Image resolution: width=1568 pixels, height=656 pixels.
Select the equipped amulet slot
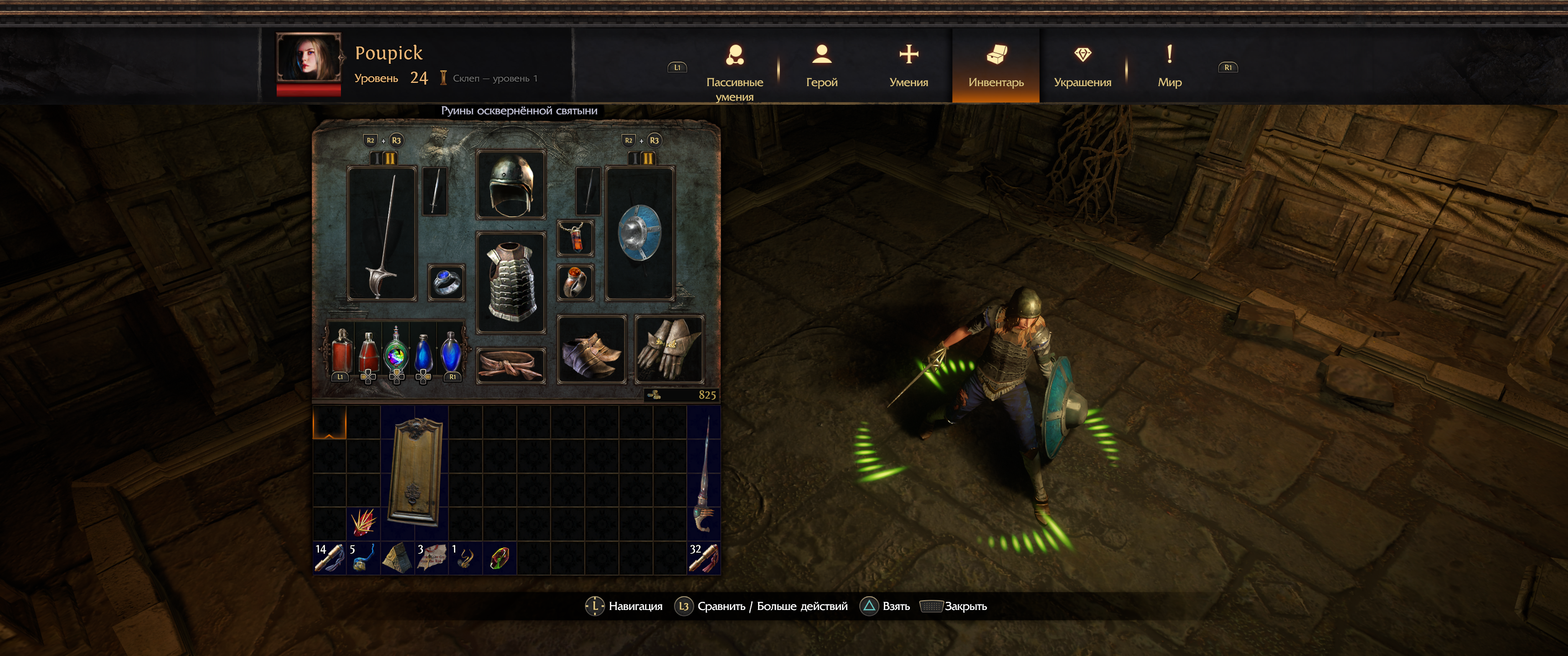click(575, 238)
